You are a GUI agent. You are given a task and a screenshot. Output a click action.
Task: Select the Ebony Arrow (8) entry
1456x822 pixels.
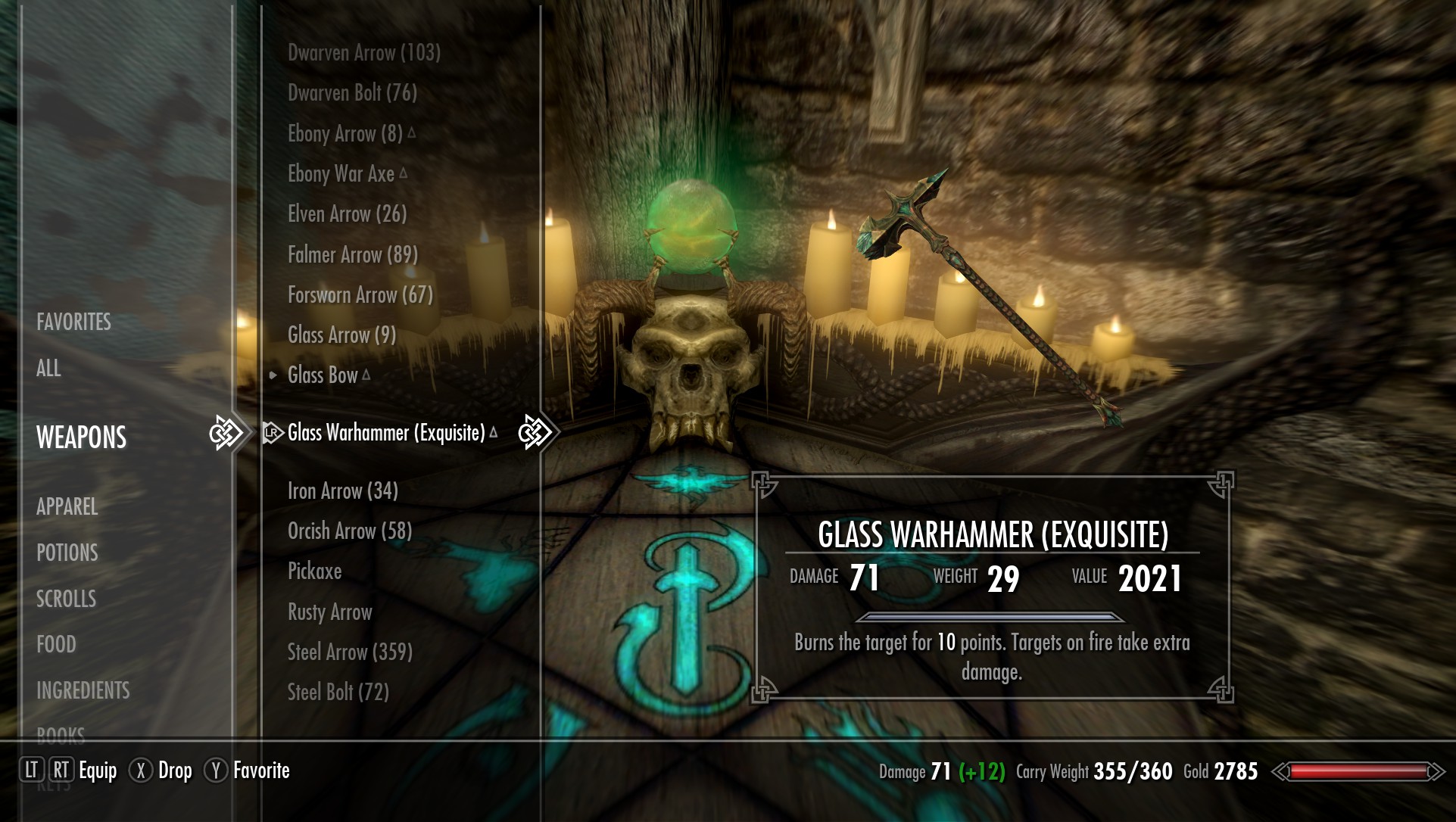(345, 134)
